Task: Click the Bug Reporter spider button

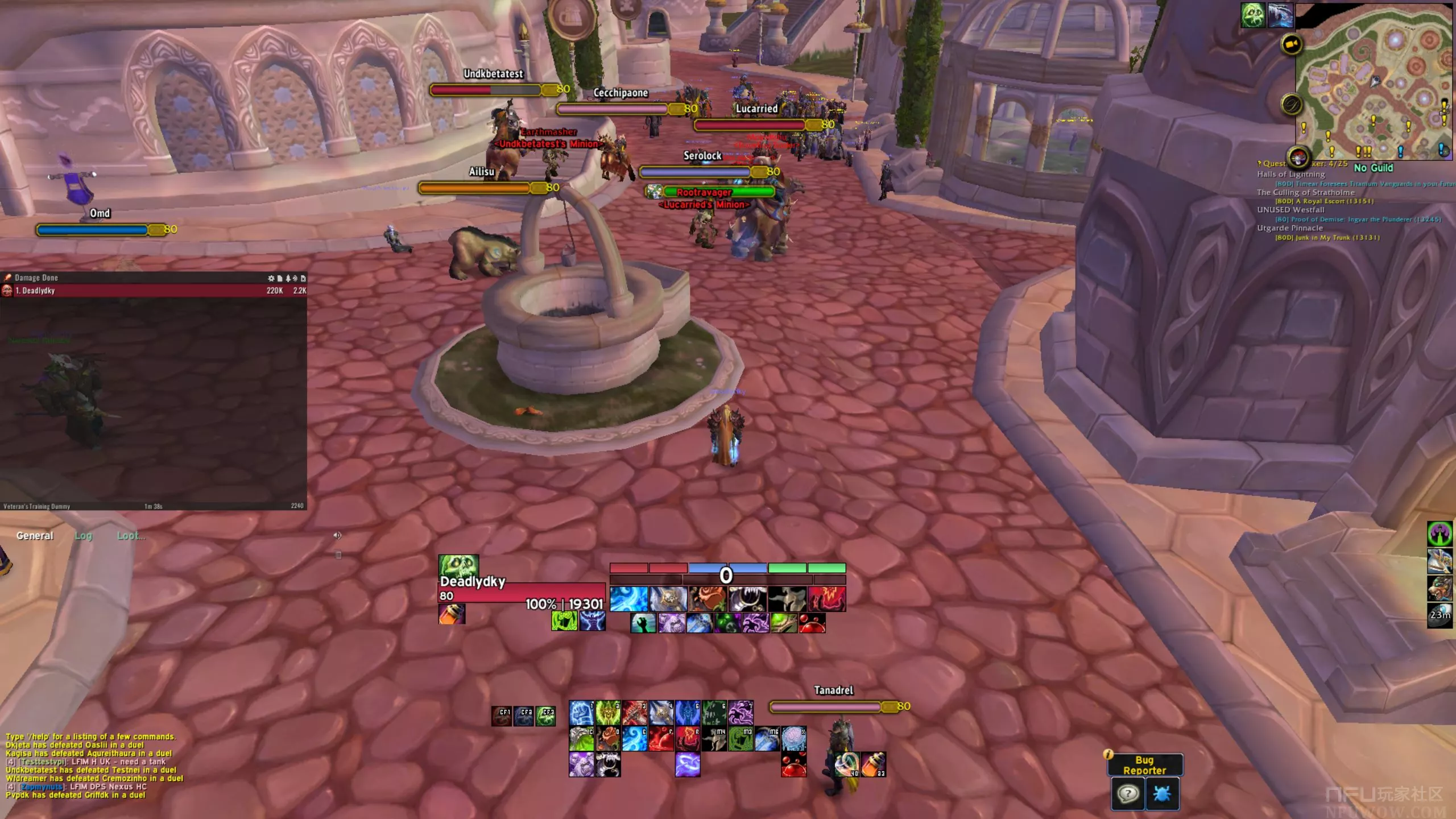Action: coord(1162,793)
